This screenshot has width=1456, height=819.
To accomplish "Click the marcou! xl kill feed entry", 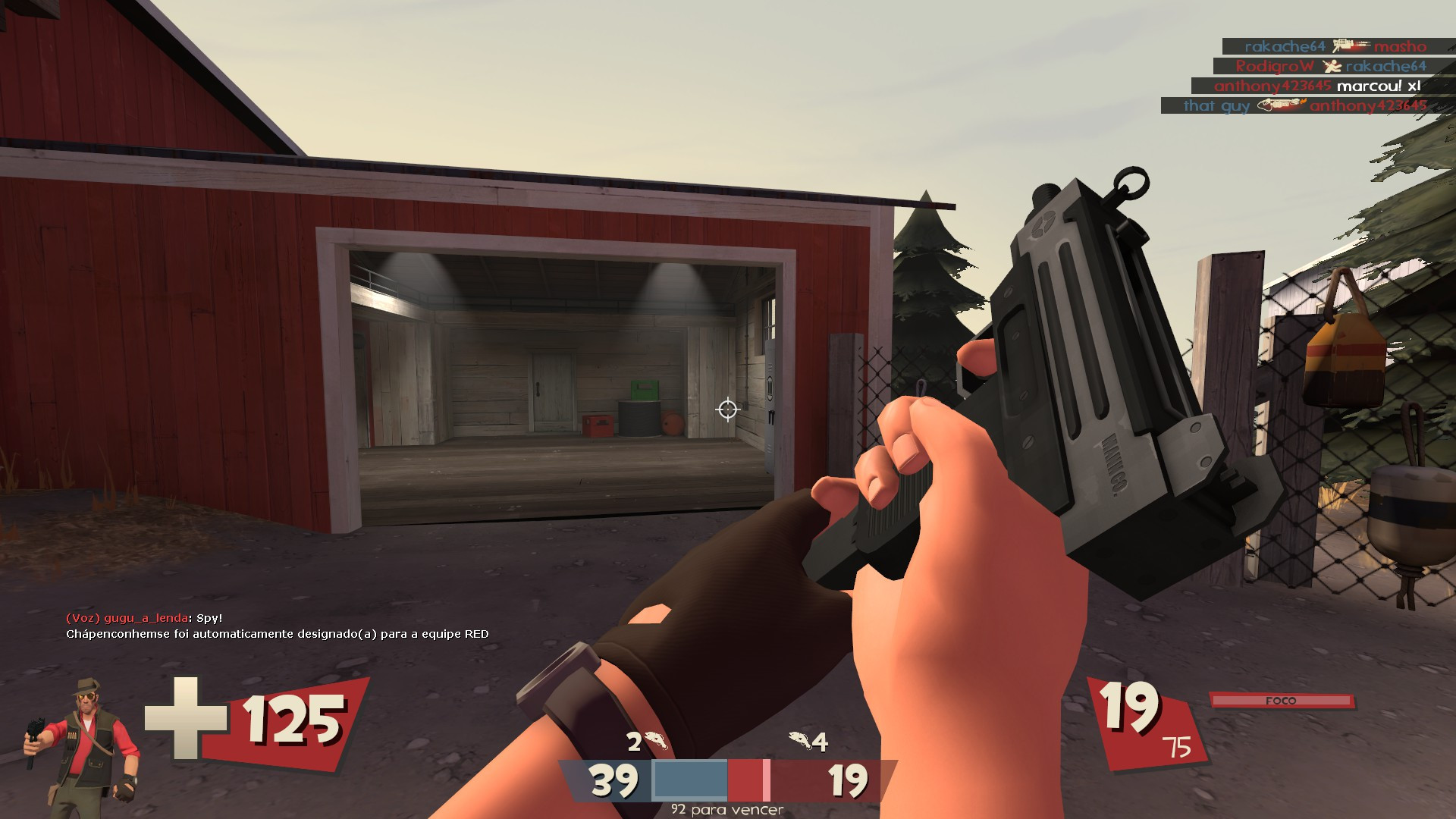I will (x=1378, y=87).
